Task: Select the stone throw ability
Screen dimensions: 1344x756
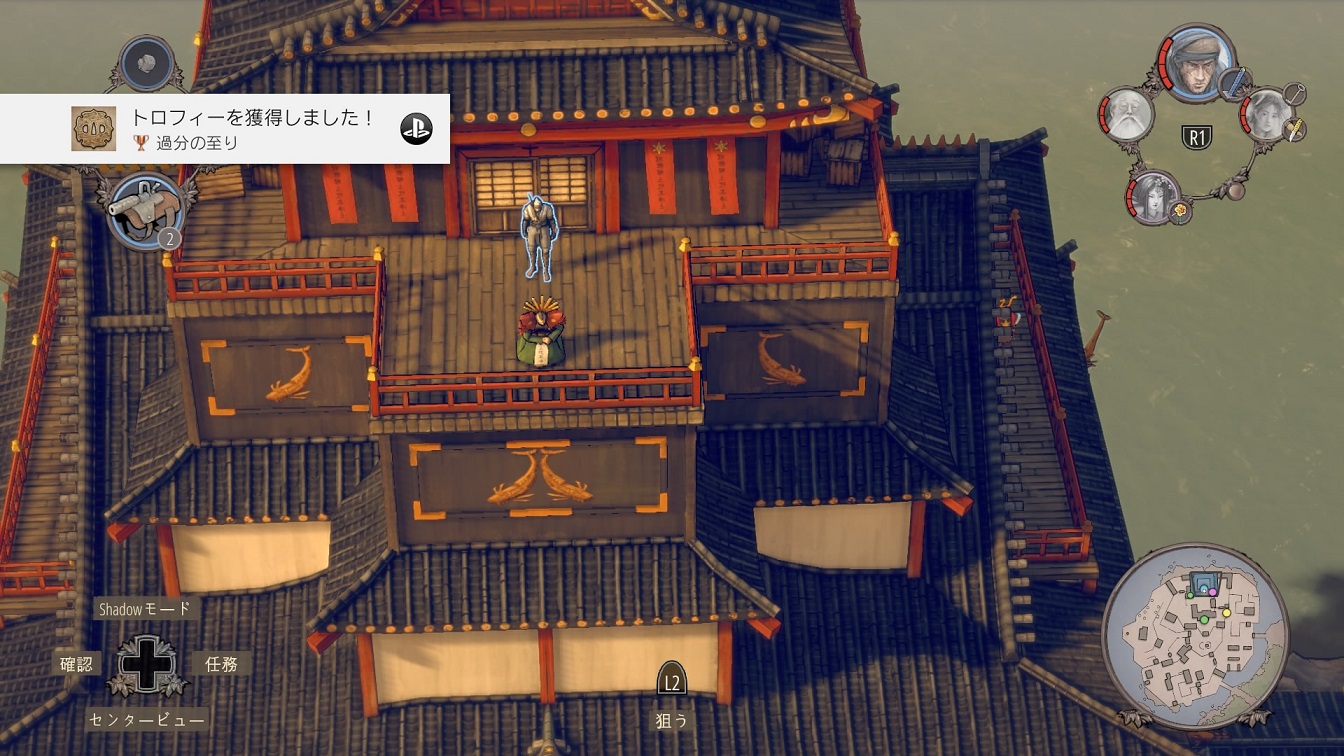Action: 148,62
